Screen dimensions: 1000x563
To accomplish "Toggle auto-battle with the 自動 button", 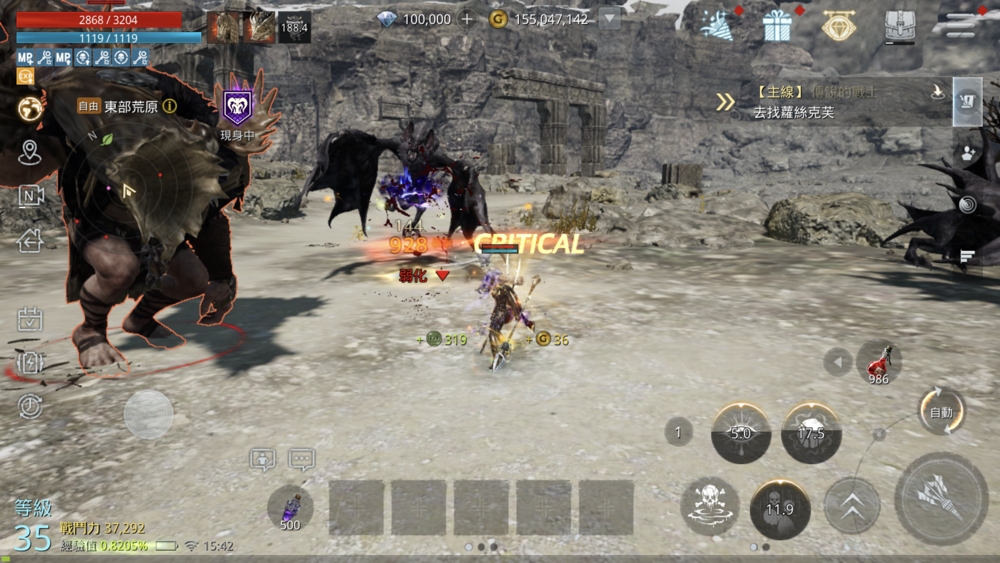I will coord(940,411).
